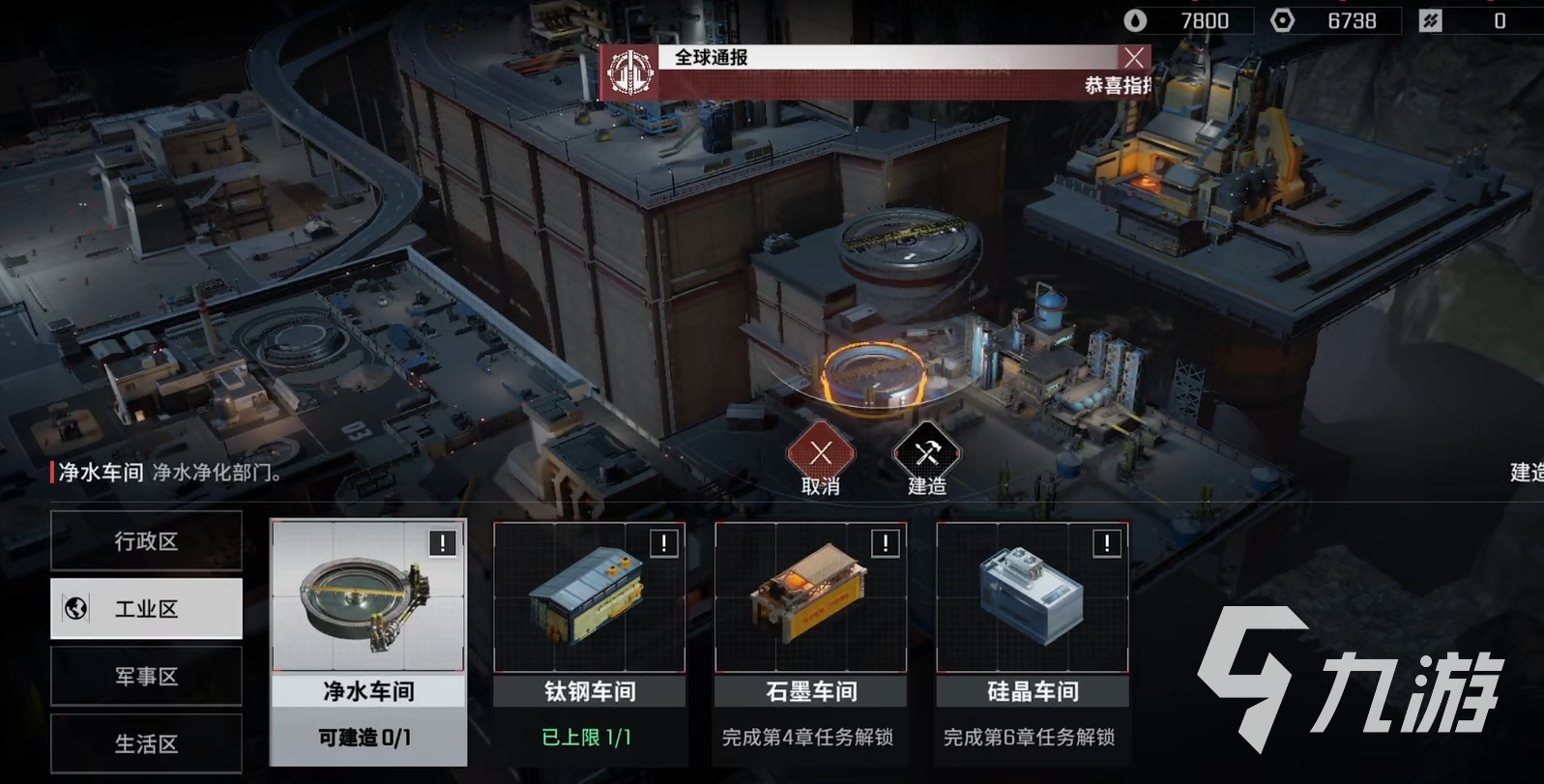
Task: Tap the exclamation icon on 硅晶车间 card
Action: [1107, 543]
